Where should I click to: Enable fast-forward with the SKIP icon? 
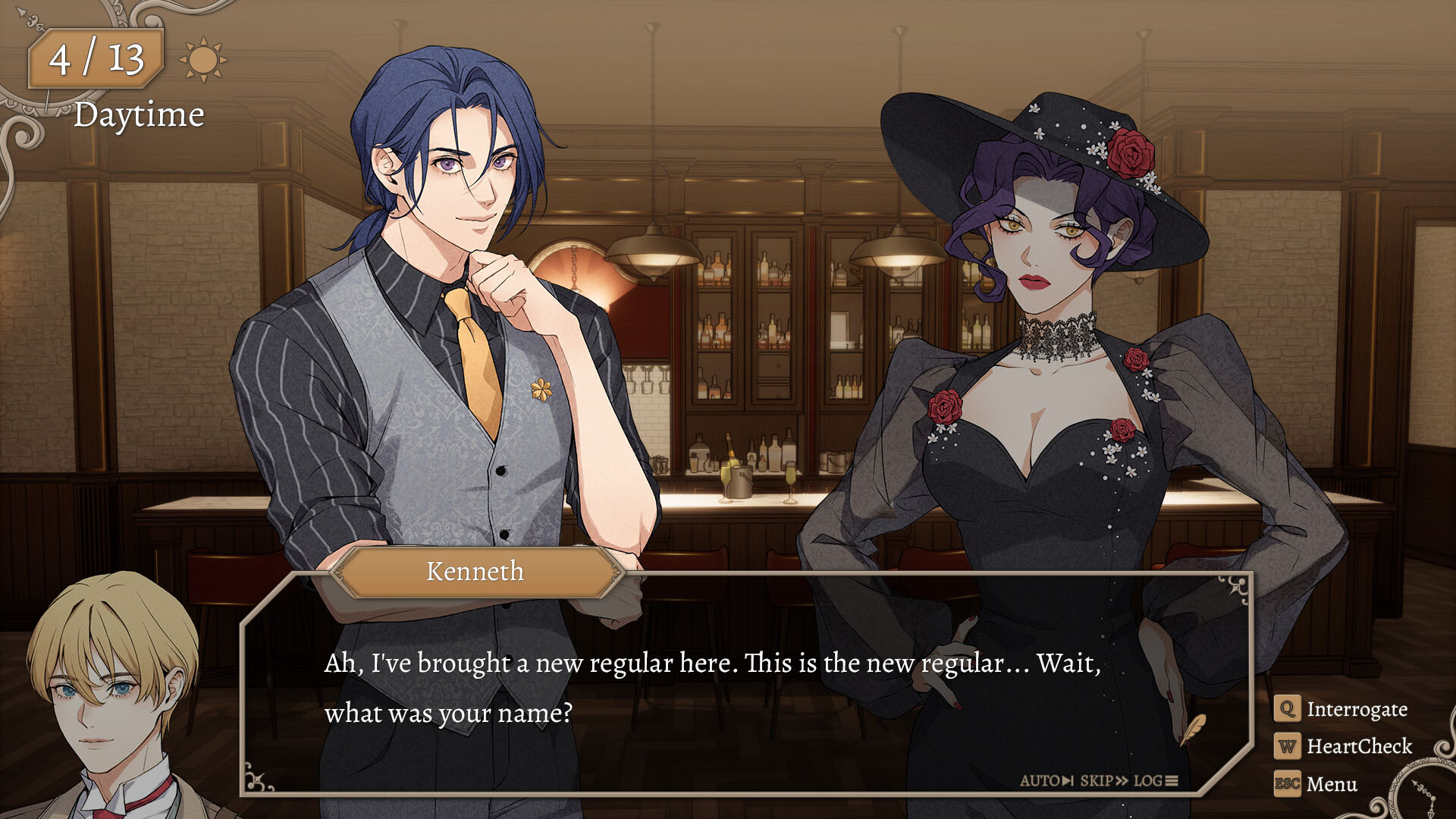1097,780
